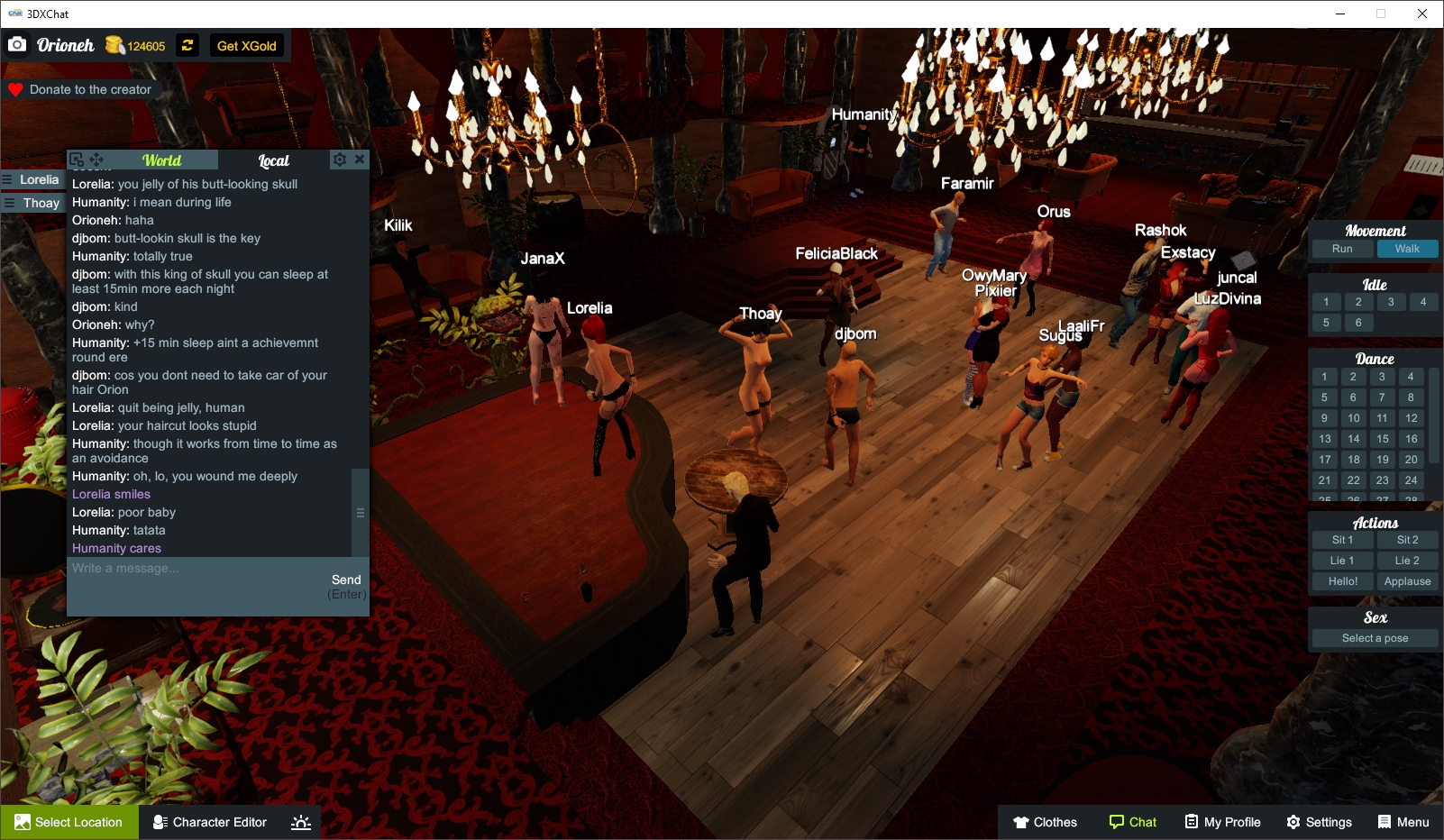This screenshot has height=840, width=1444.
Task: Open Clothes via the shirt icon
Action: (x=1023, y=822)
